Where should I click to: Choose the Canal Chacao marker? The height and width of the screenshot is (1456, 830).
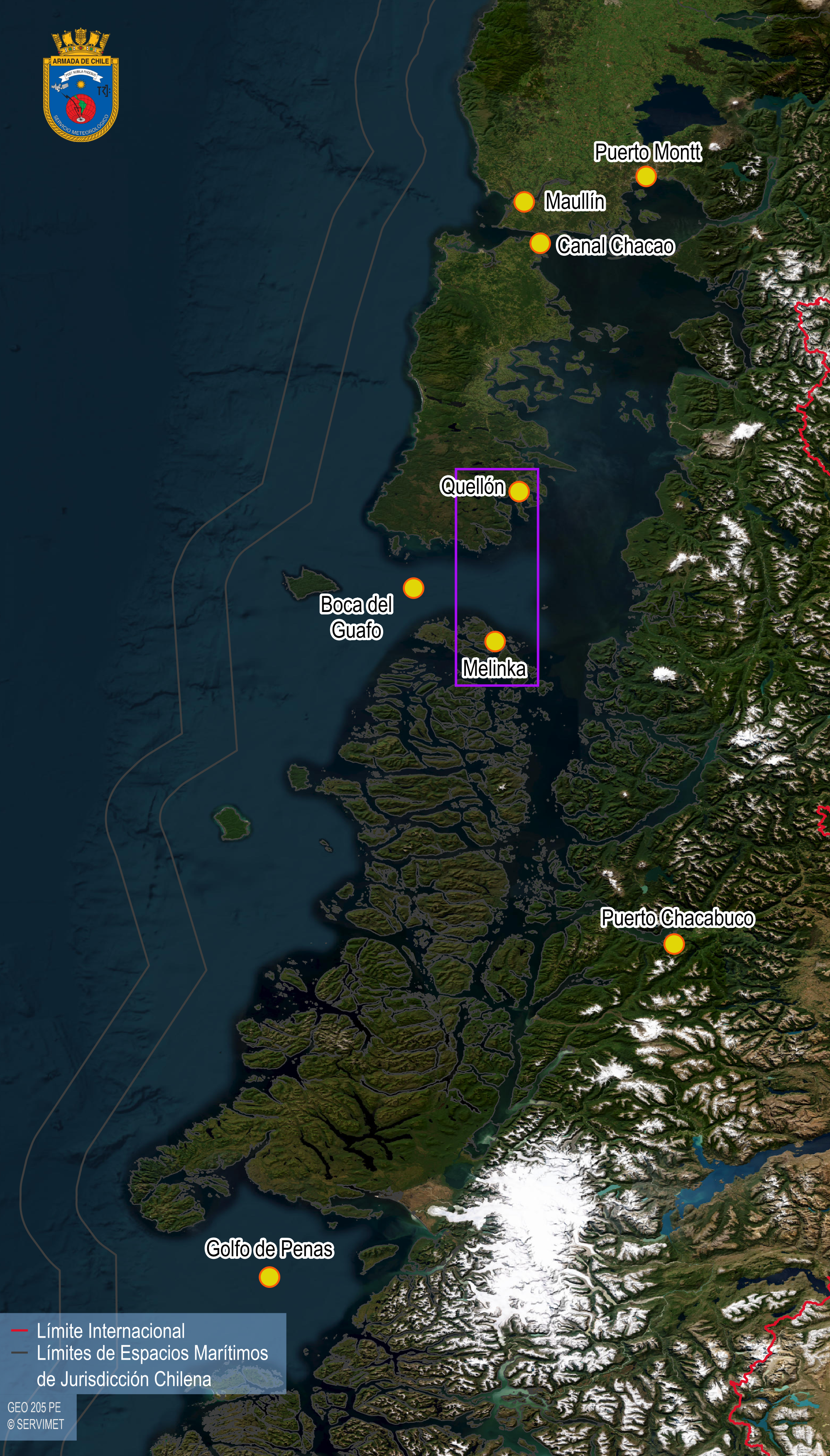(x=539, y=243)
